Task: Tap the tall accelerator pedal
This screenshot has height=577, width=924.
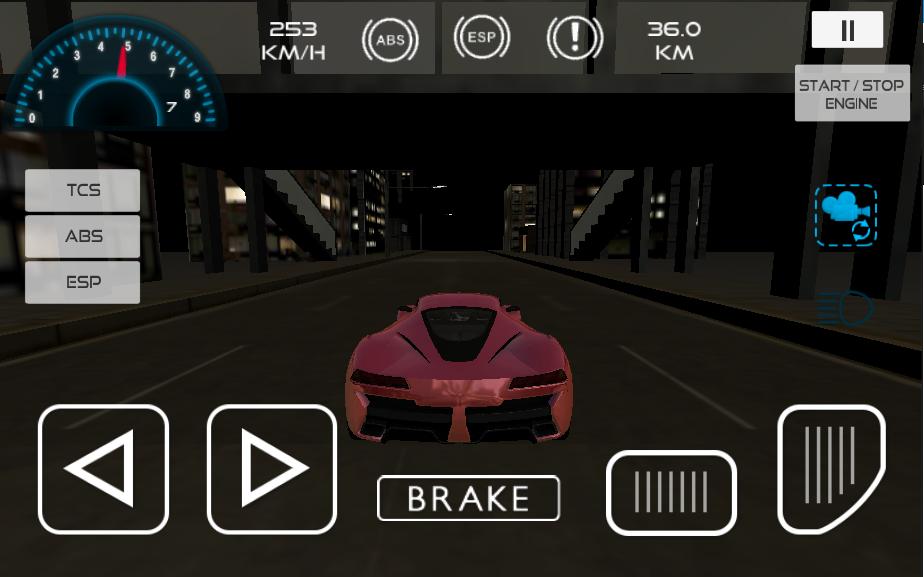Action: (x=831, y=468)
